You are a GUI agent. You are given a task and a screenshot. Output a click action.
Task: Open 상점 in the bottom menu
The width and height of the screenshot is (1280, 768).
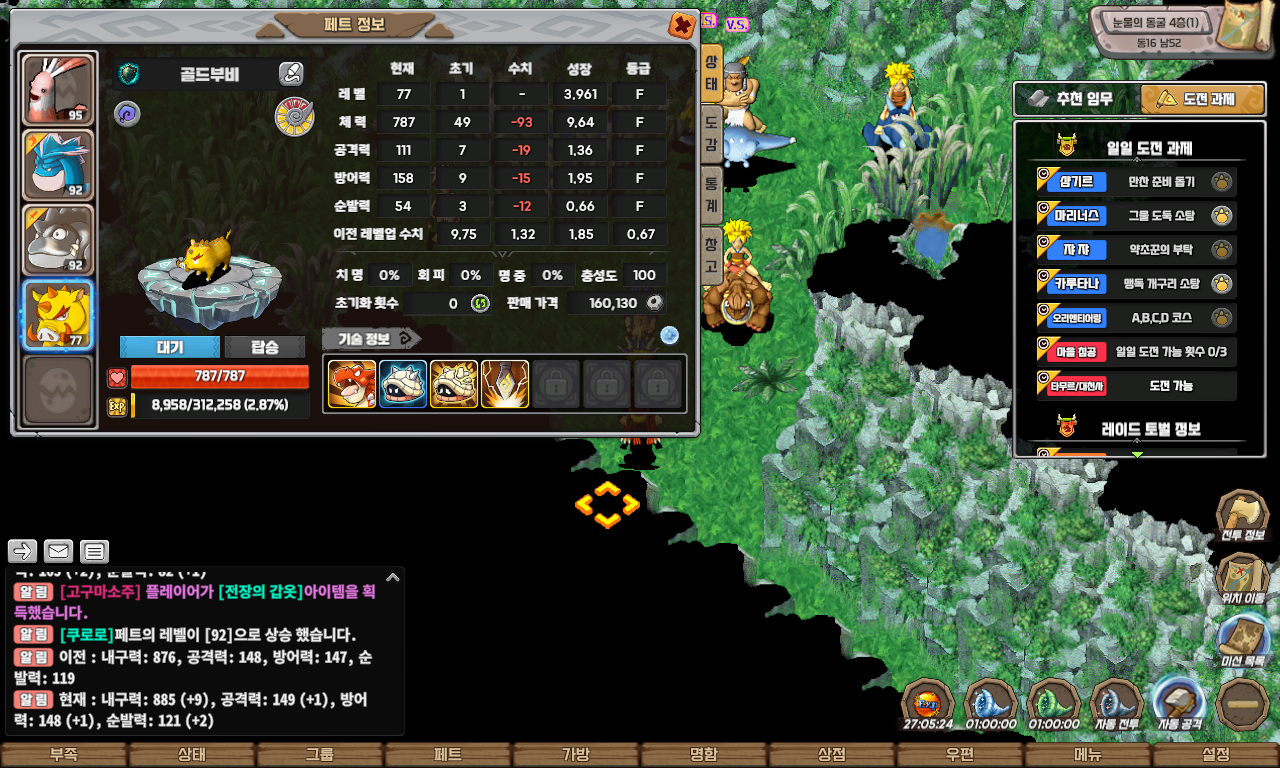pyautogui.click(x=831, y=755)
